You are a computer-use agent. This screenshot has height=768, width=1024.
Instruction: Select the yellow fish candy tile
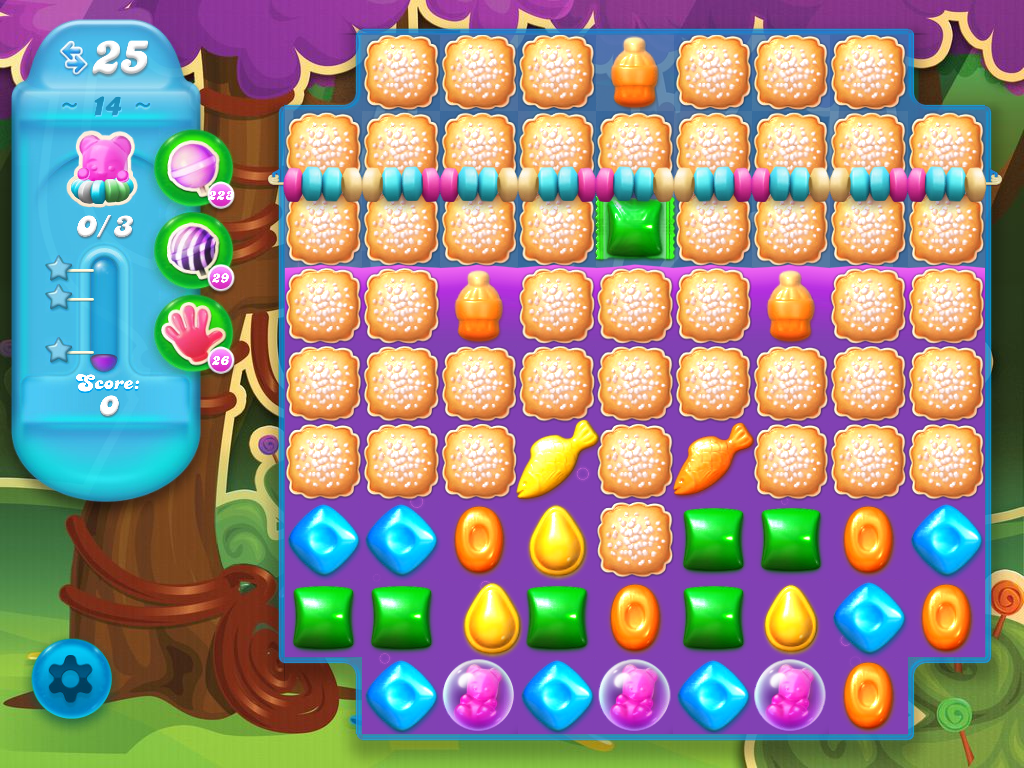point(556,459)
